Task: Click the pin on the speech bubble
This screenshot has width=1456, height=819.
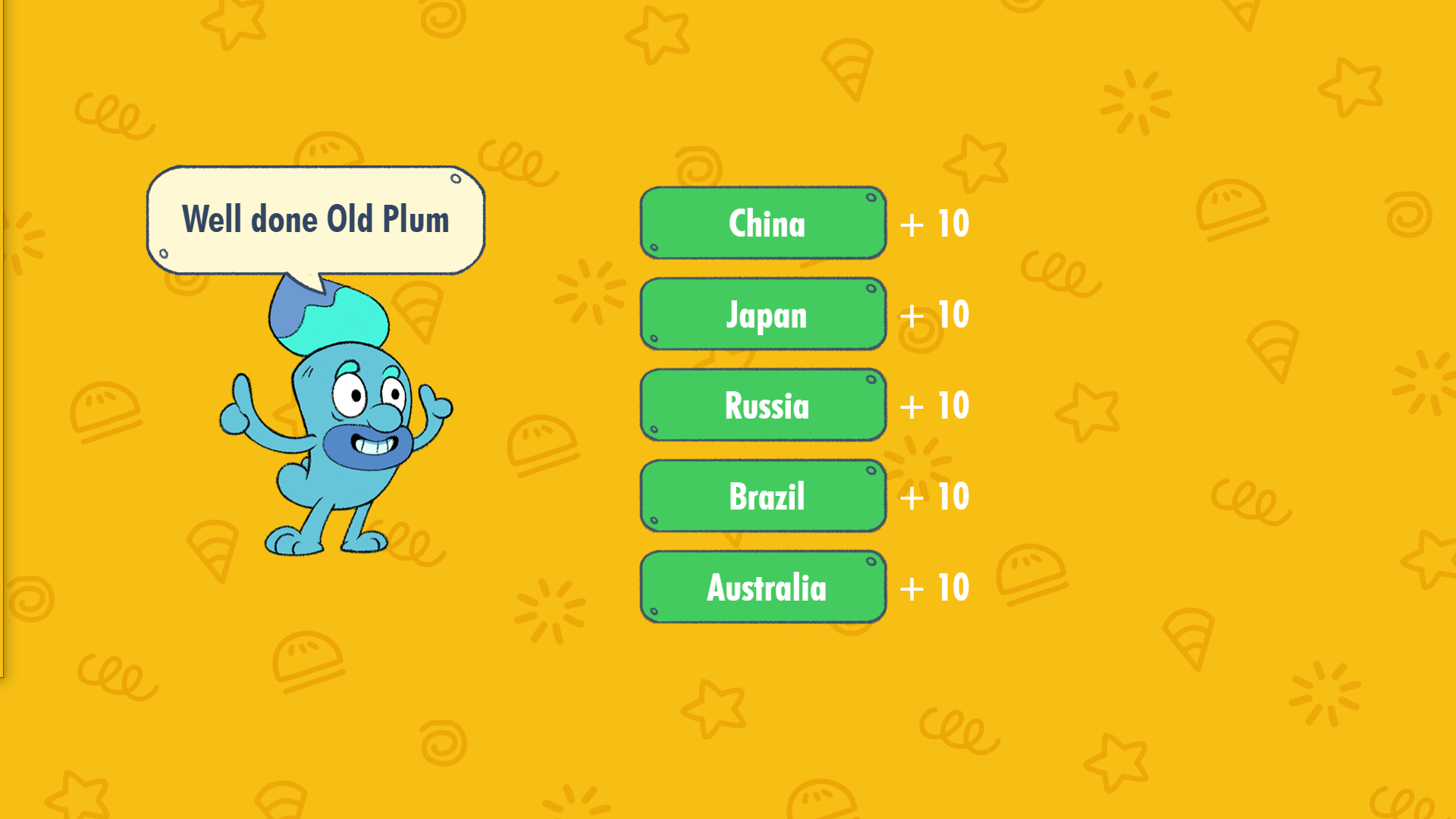Action: click(x=456, y=180)
